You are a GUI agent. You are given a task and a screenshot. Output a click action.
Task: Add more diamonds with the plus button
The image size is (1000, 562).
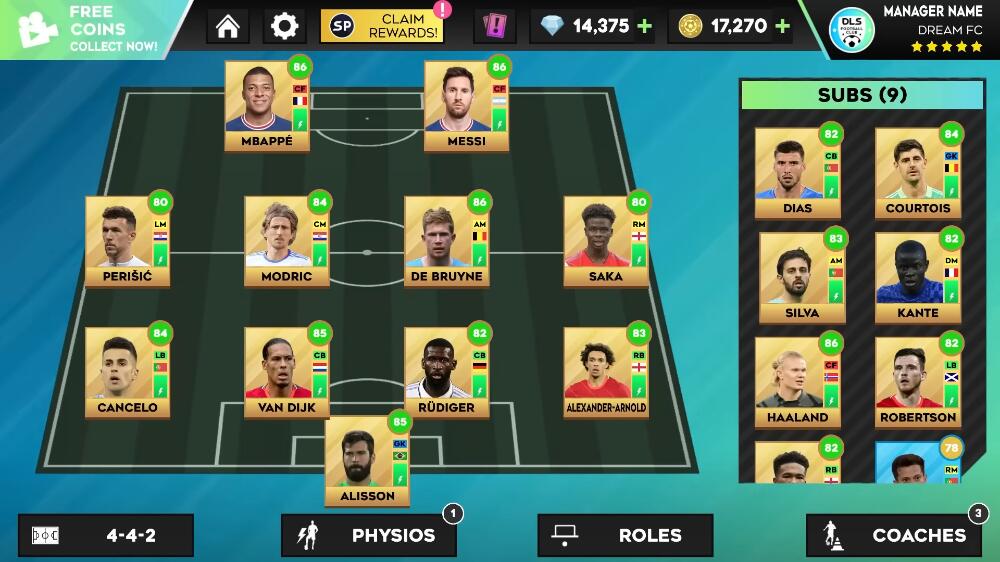point(645,26)
